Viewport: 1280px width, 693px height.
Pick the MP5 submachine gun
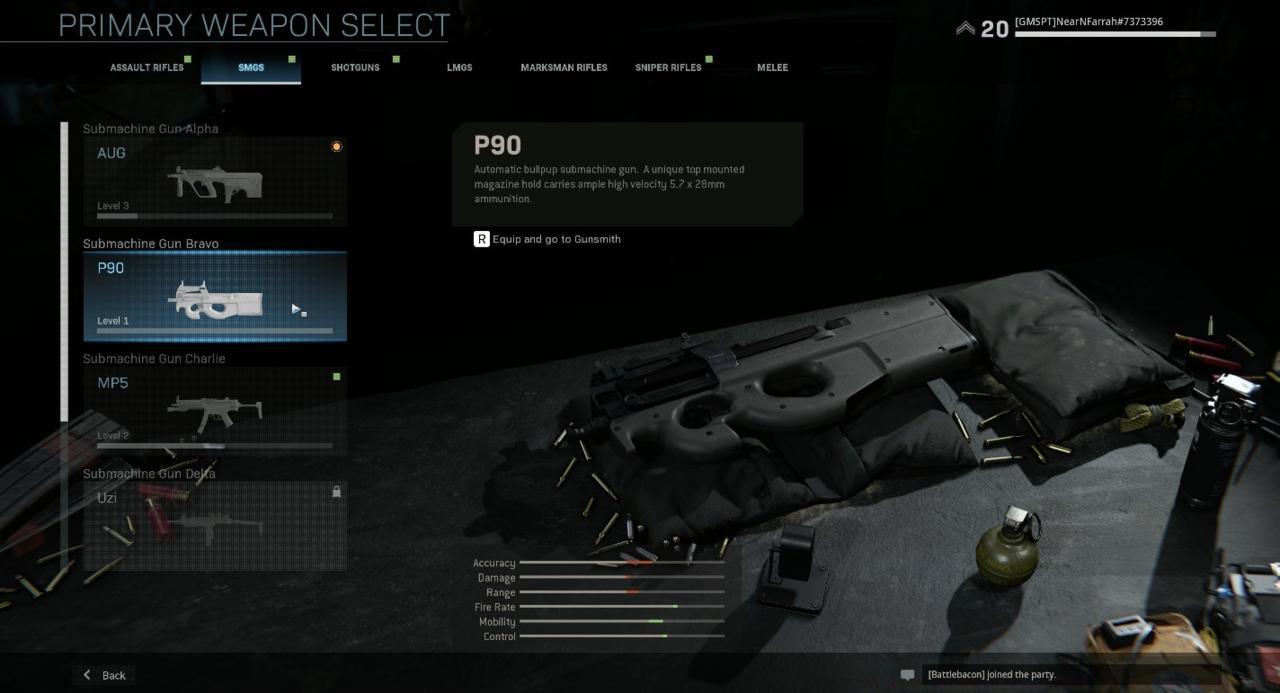click(215, 411)
